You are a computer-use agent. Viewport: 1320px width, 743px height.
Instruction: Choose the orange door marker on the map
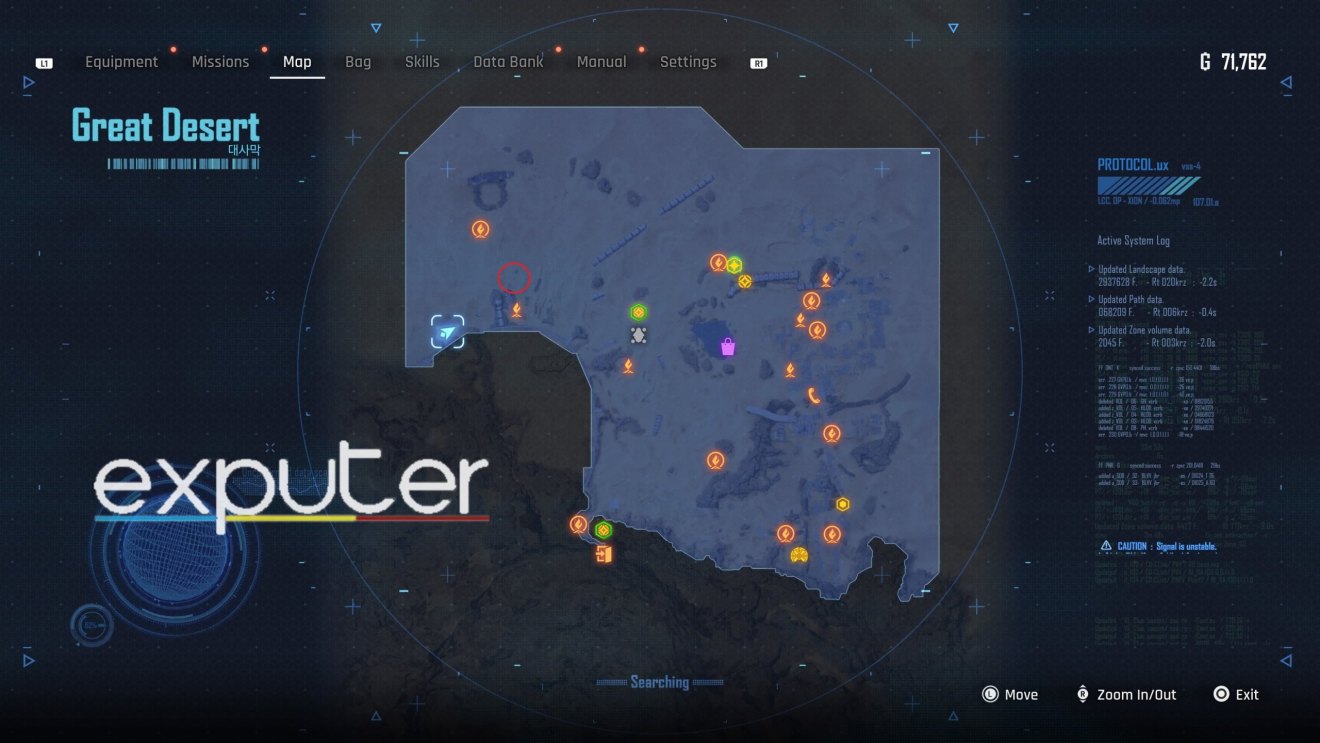(602, 554)
